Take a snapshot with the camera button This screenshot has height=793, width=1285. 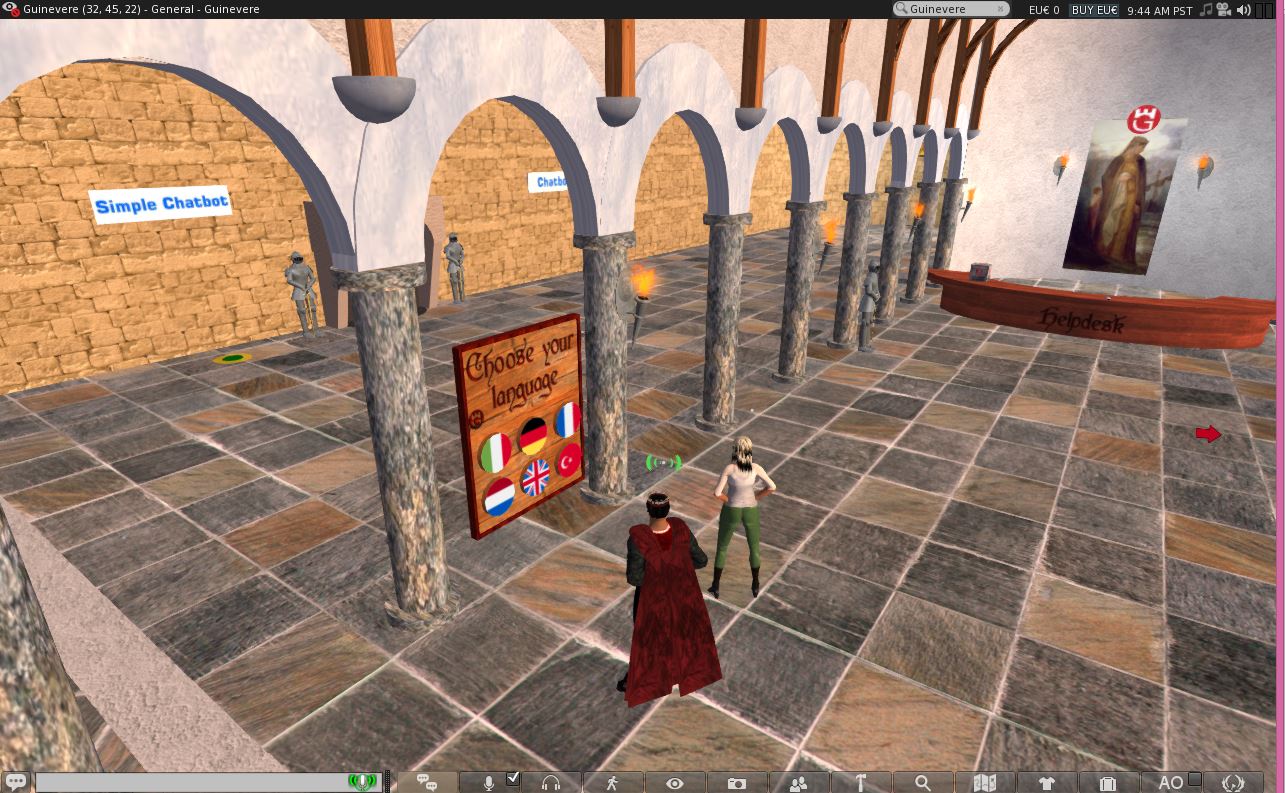(737, 782)
